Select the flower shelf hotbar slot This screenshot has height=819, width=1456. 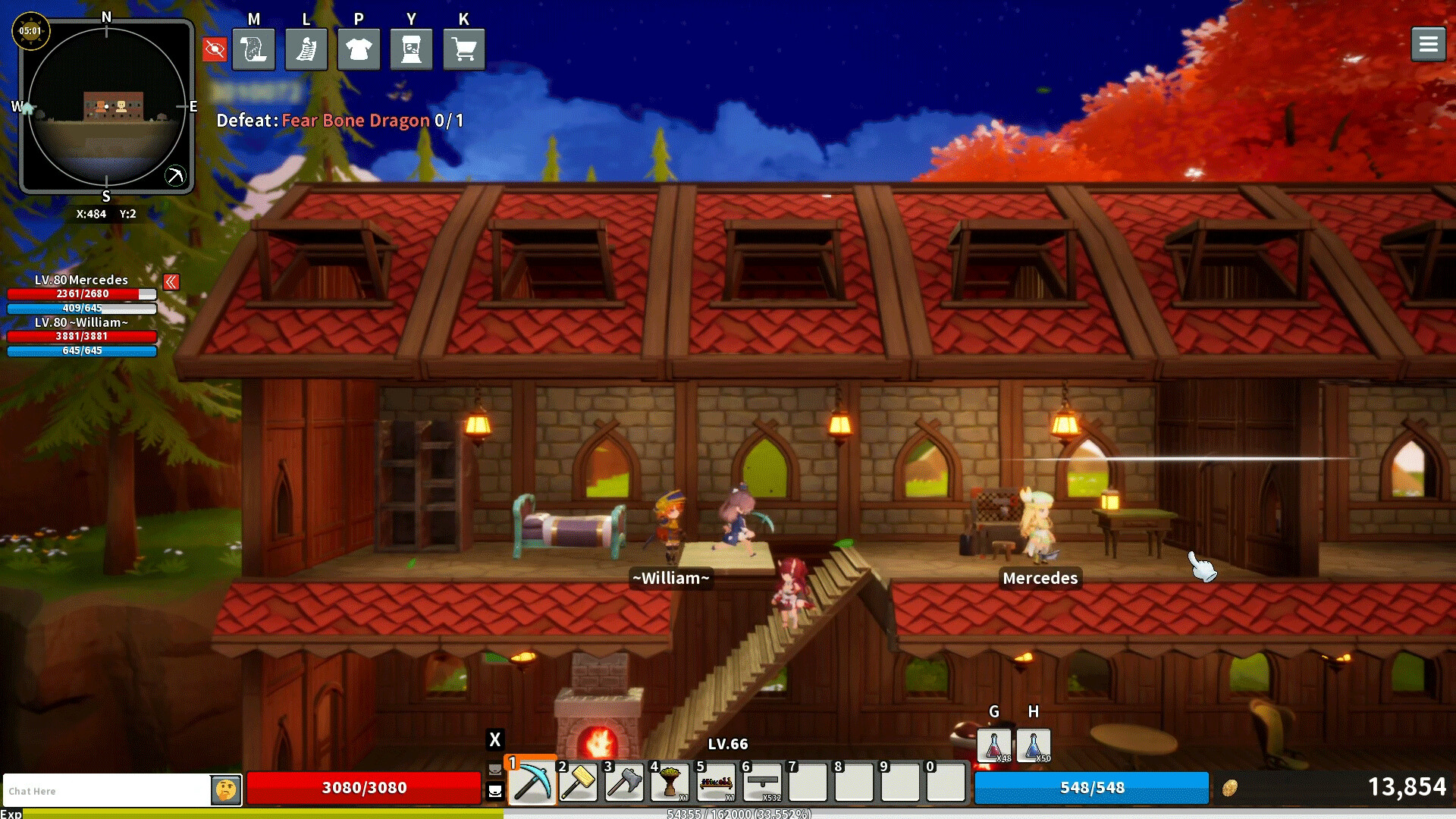[x=716, y=783]
